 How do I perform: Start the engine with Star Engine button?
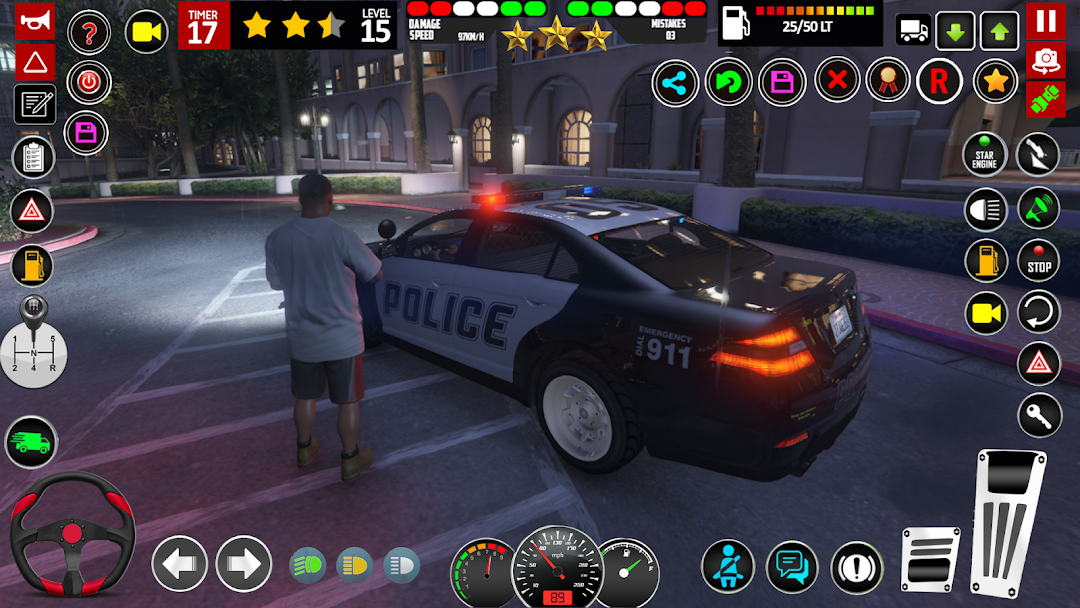(x=985, y=155)
